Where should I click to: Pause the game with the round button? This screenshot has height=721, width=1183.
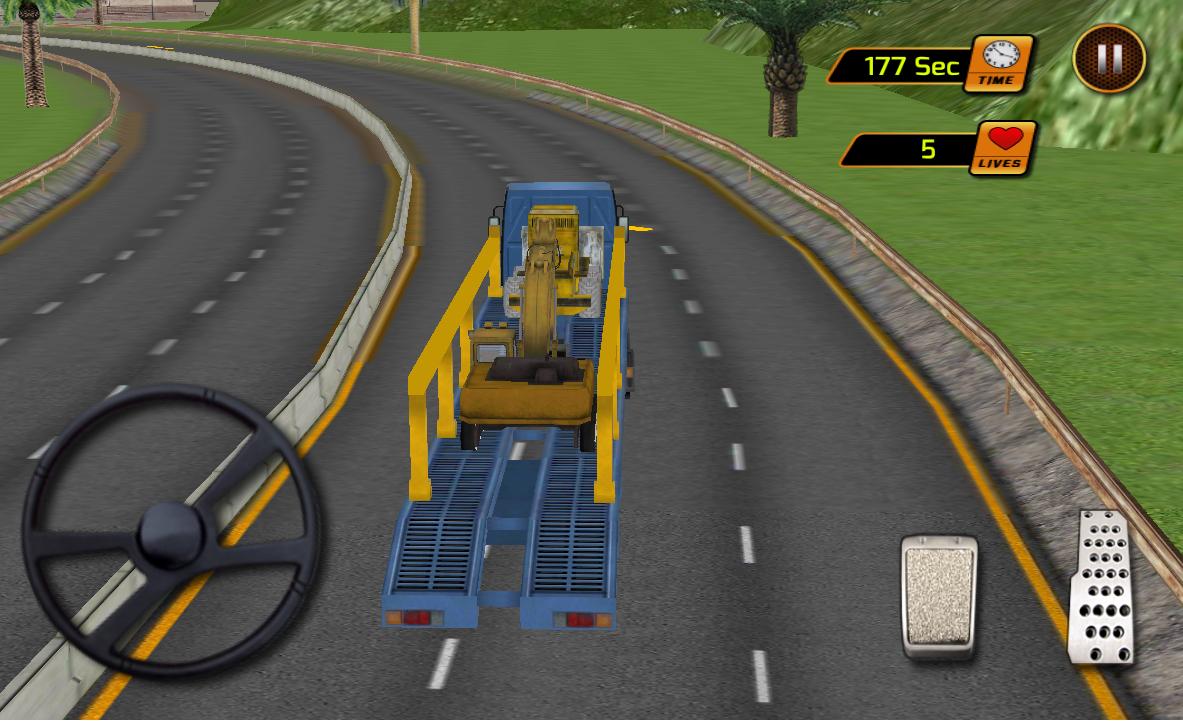coord(1109,59)
